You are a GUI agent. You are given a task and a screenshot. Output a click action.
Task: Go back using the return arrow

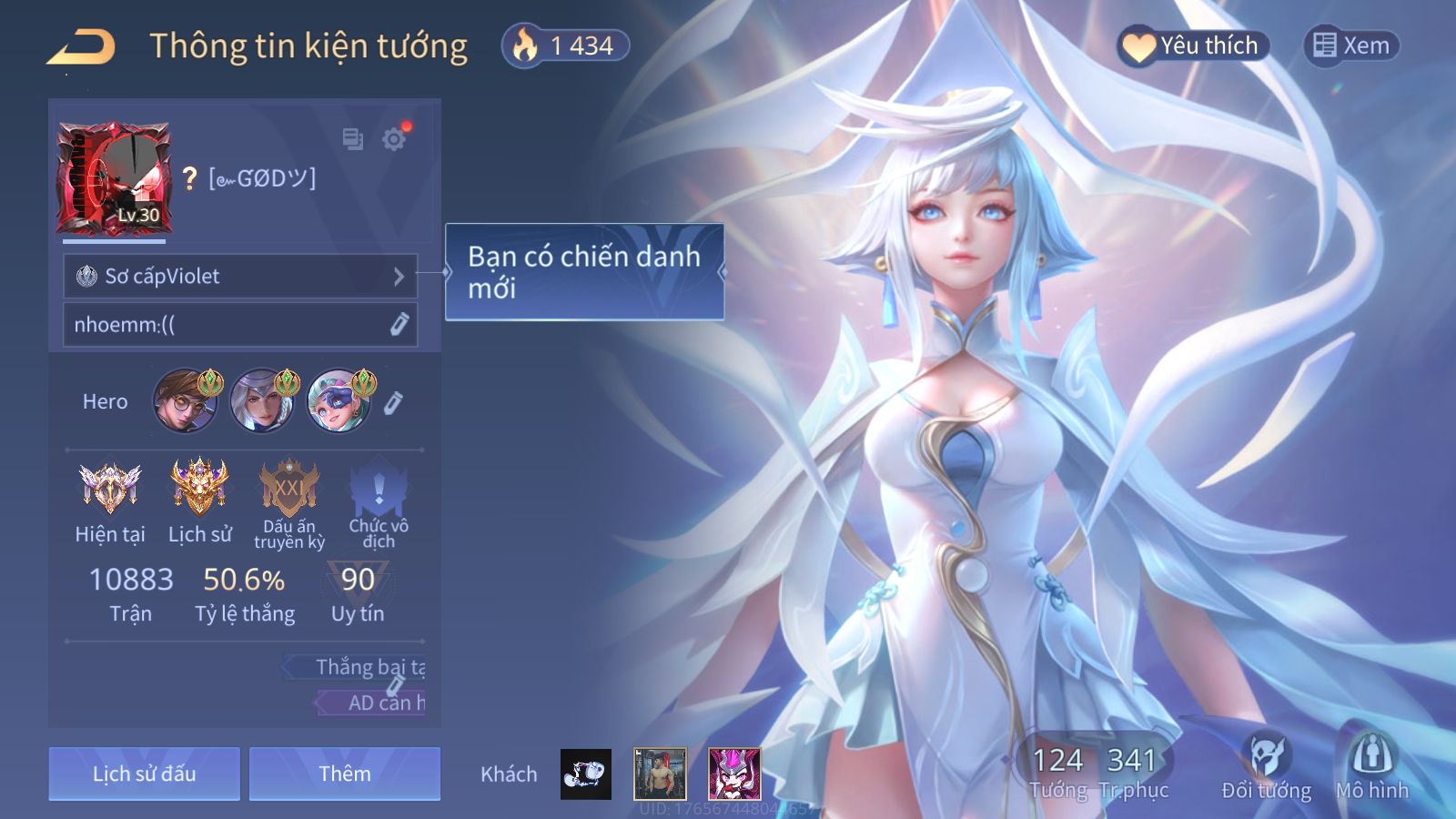coord(82,47)
